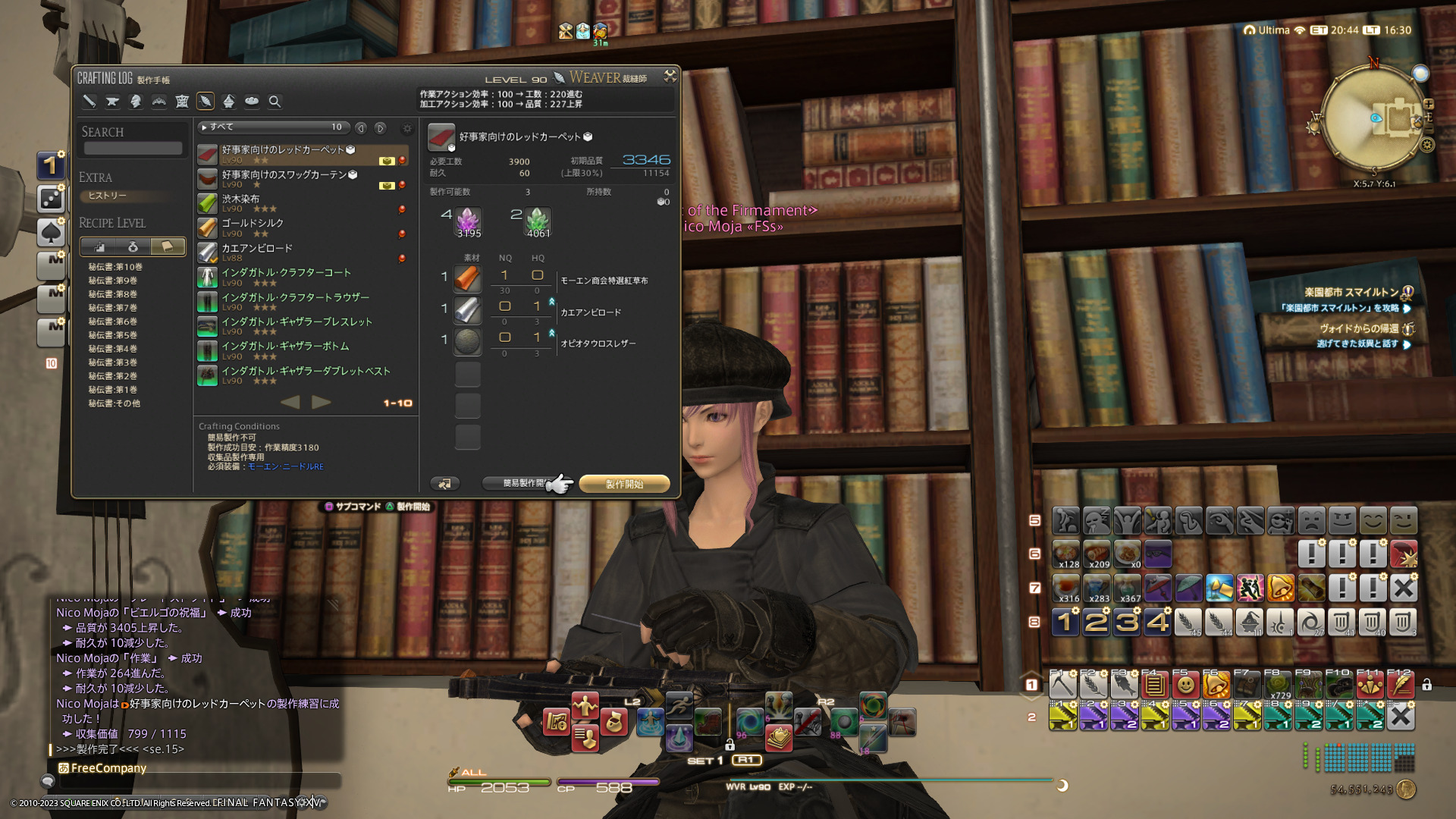Follow the モーエン・ニードルRE required equipment link
1456x819 pixels.
(286, 467)
